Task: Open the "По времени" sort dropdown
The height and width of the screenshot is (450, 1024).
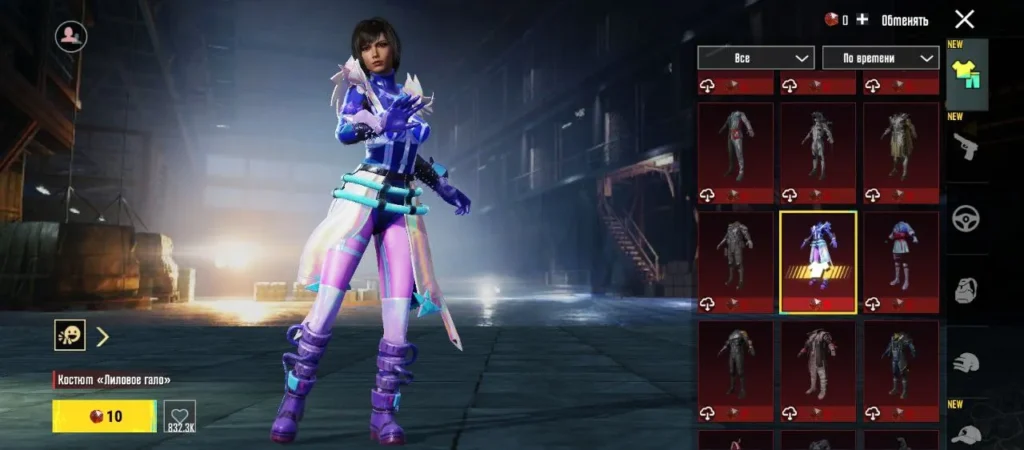Action: pos(880,58)
